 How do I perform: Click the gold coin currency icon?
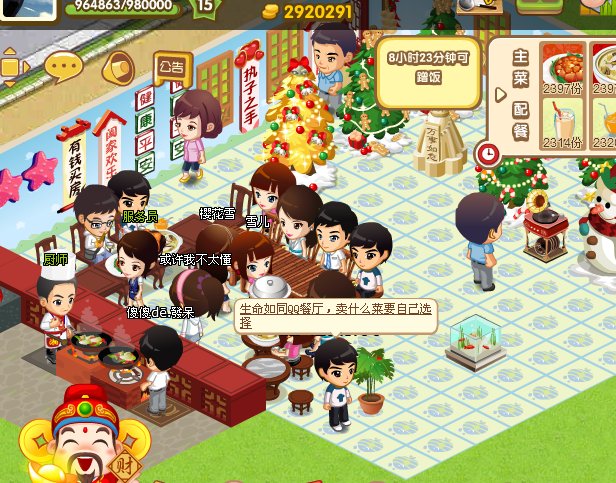[270, 11]
